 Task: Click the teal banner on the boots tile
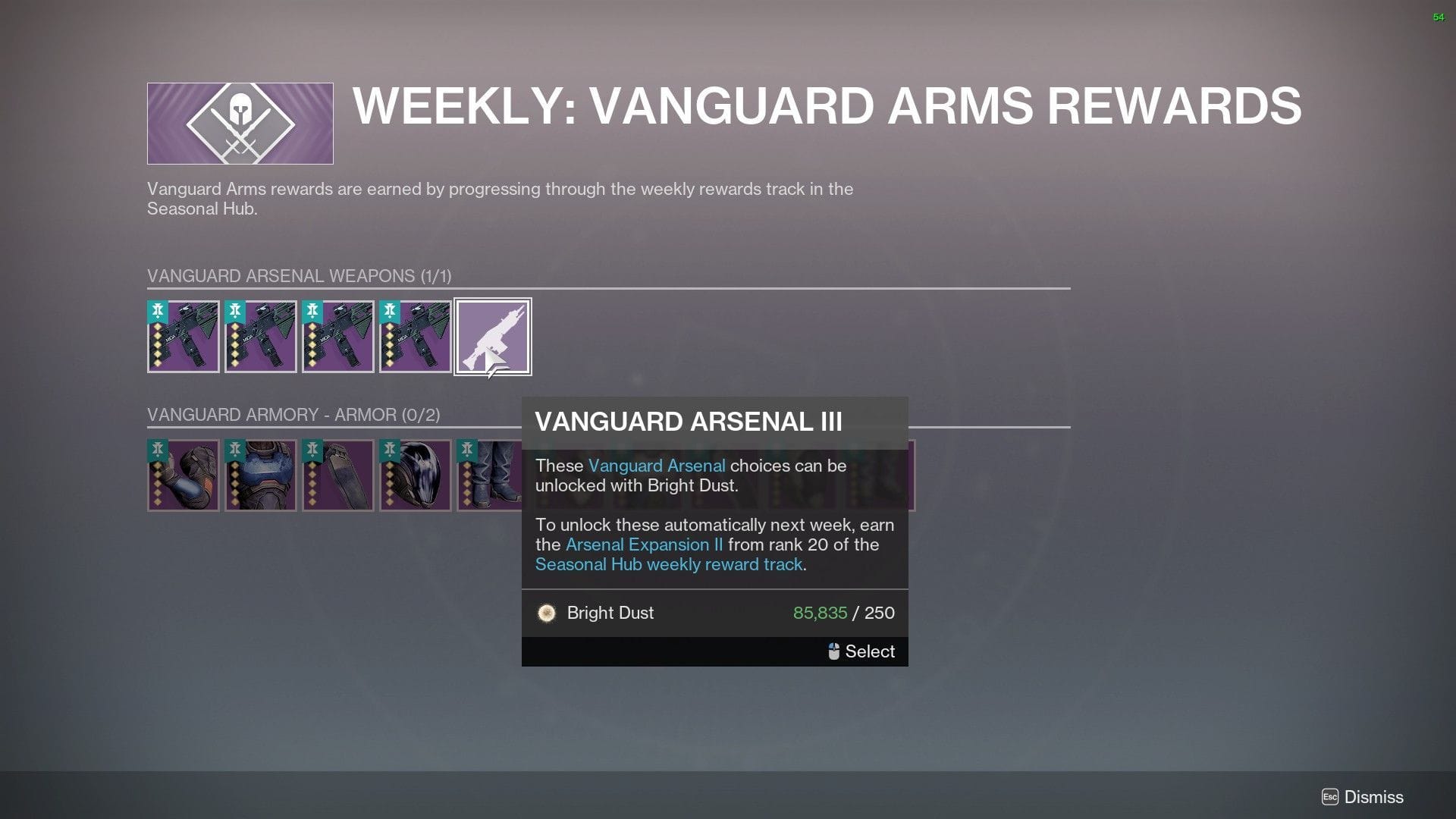(466, 449)
